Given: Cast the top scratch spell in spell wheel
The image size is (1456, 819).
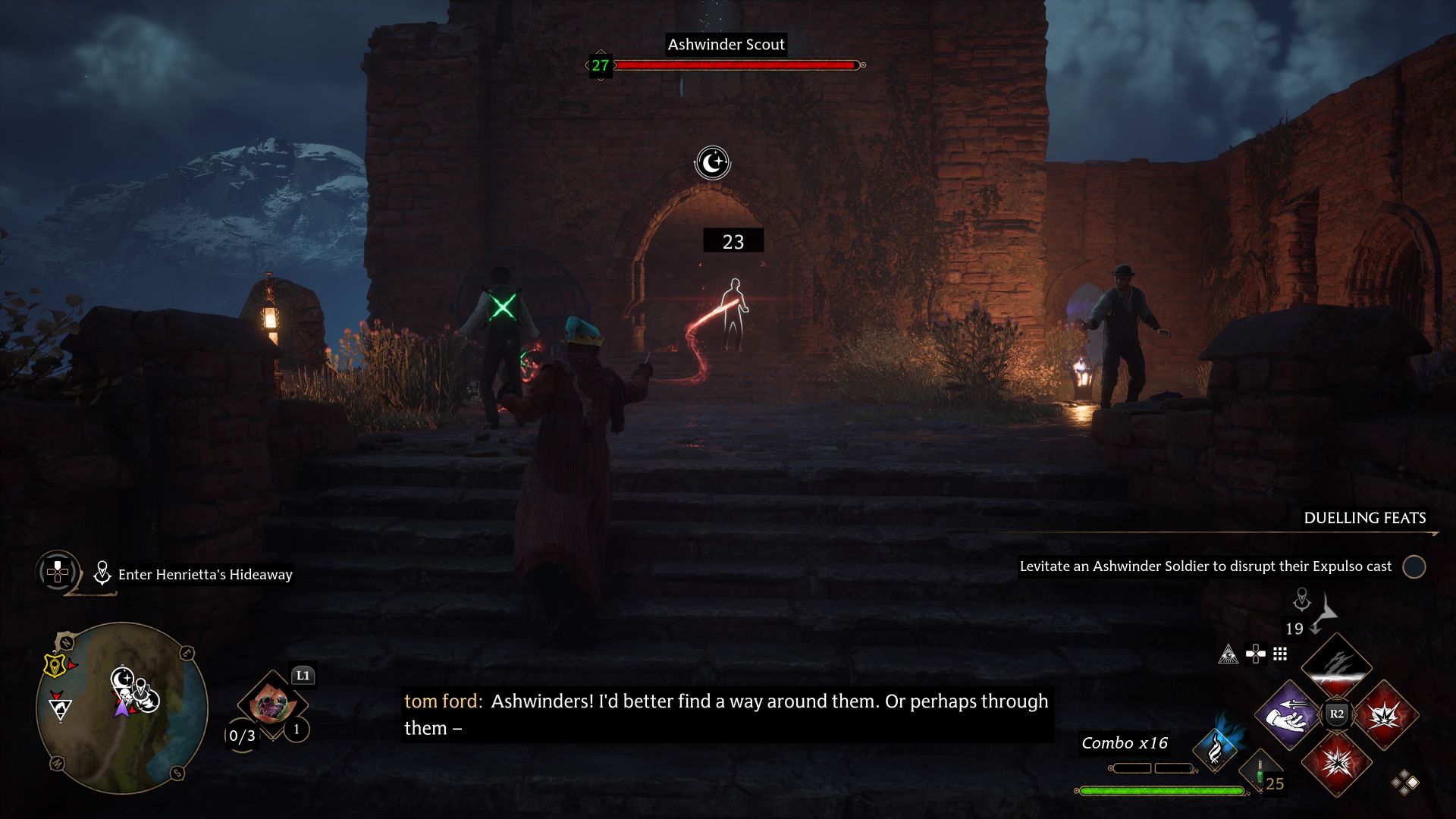Looking at the screenshot, I should (1335, 666).
